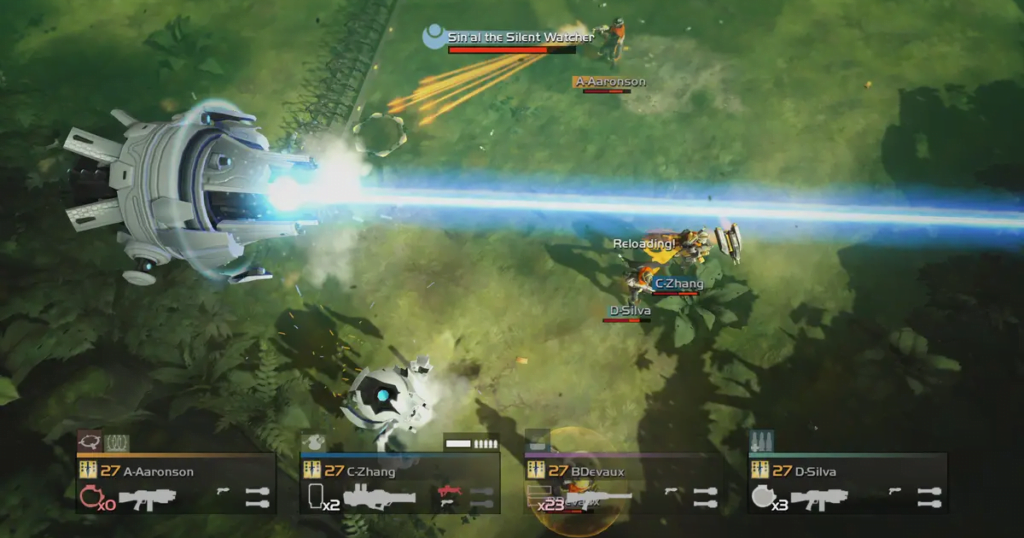This screenshot has width=1024, height=538.
Task: Click D-Silva's drum magazine icon
Action: coord(762,497)
